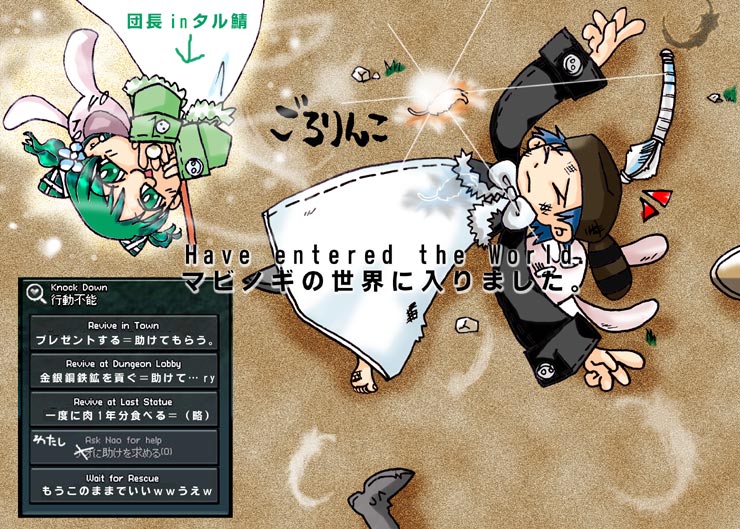Pick Revive at Last Statue
The width and height of the screenshot is (740, 529).
point(123,409)
